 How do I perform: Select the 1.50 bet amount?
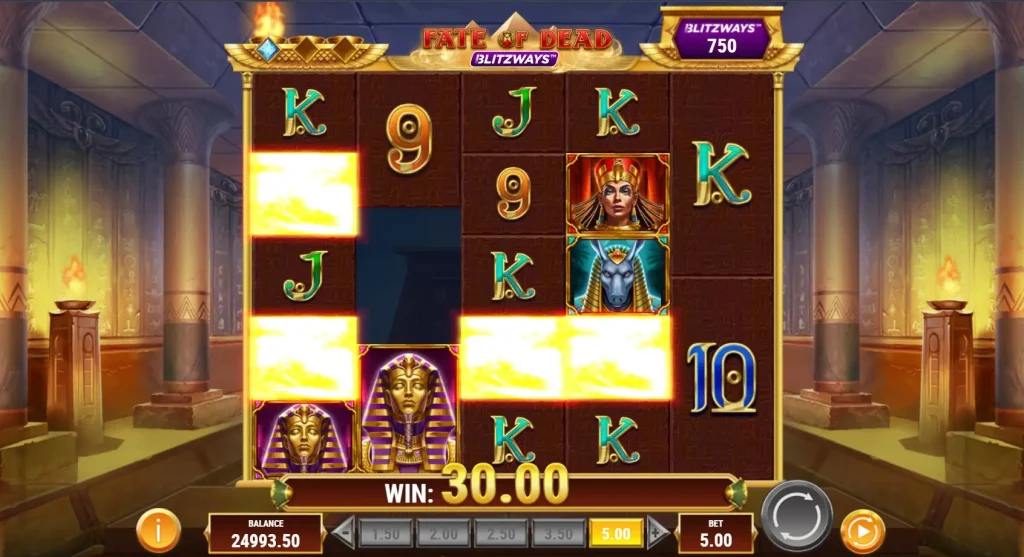[385, 533]
